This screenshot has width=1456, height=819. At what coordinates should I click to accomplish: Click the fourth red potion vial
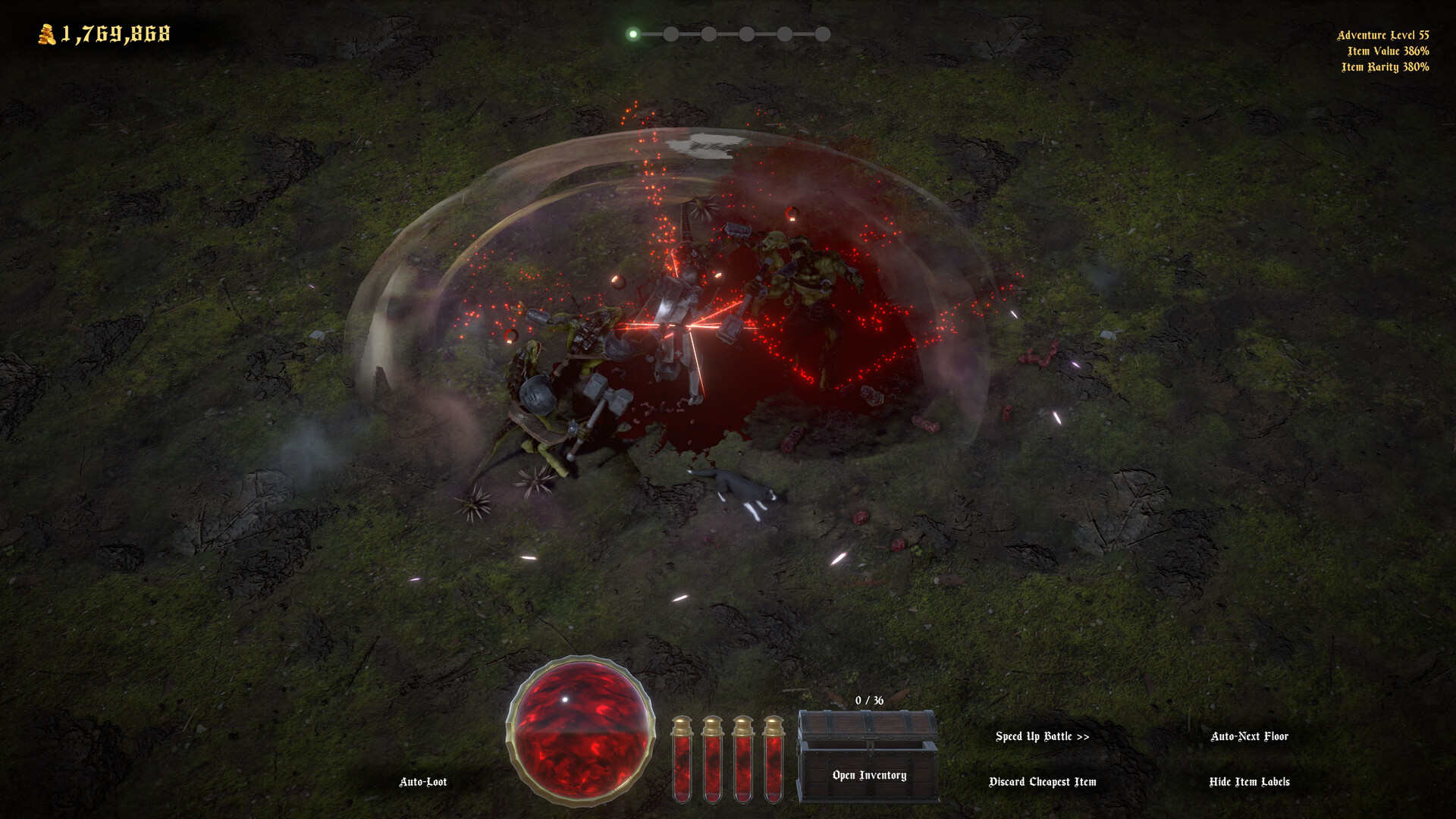(773, 762)
